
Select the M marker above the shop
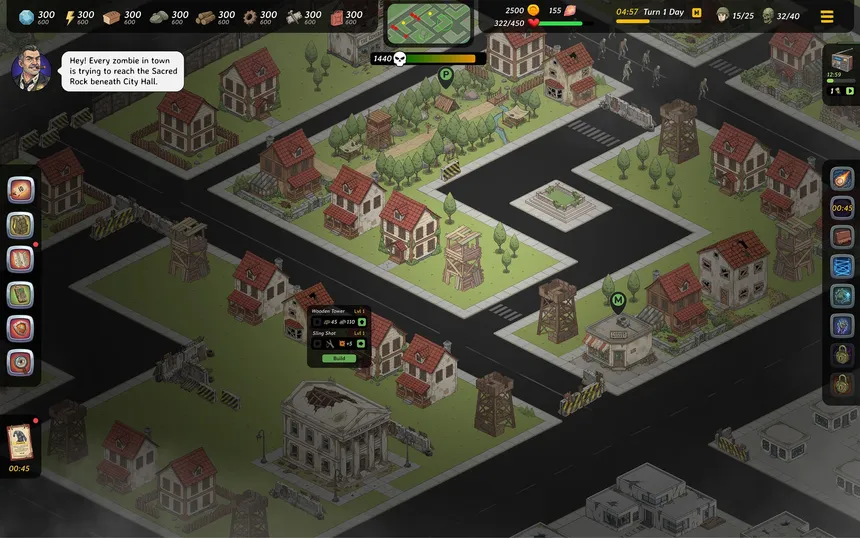click(x=618, y=299)
